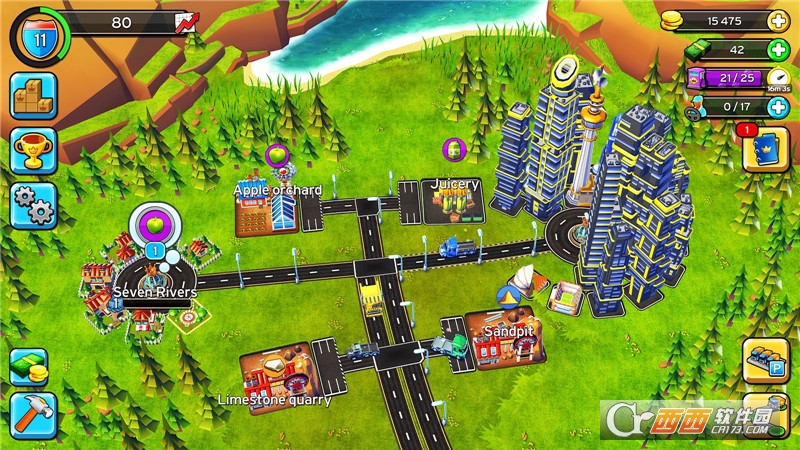Open the blue crown notebook with notification
800x450 pixels.
click(x=767, y=150)
